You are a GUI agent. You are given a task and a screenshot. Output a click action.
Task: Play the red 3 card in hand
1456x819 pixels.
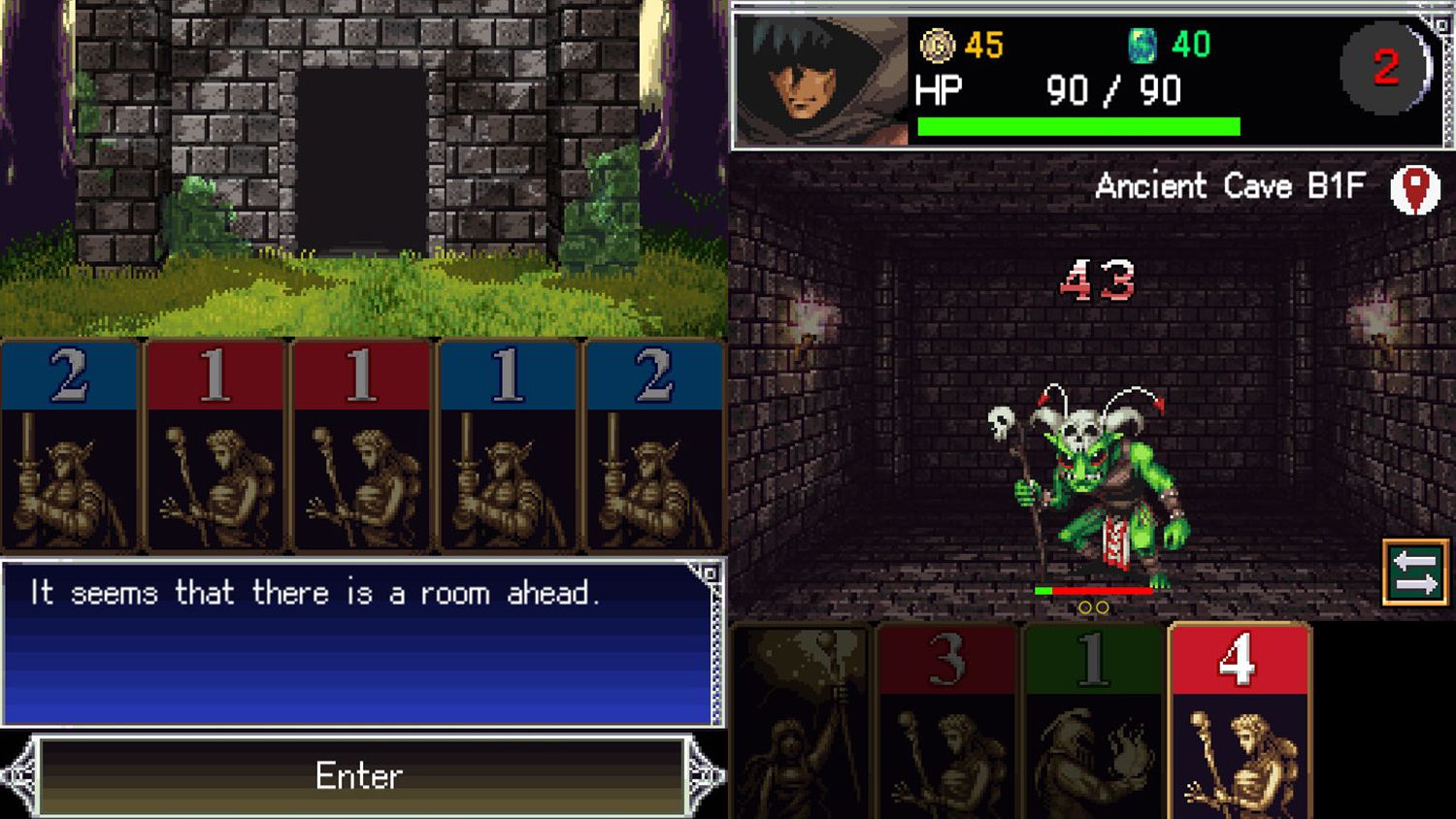(x=946, y=718)
